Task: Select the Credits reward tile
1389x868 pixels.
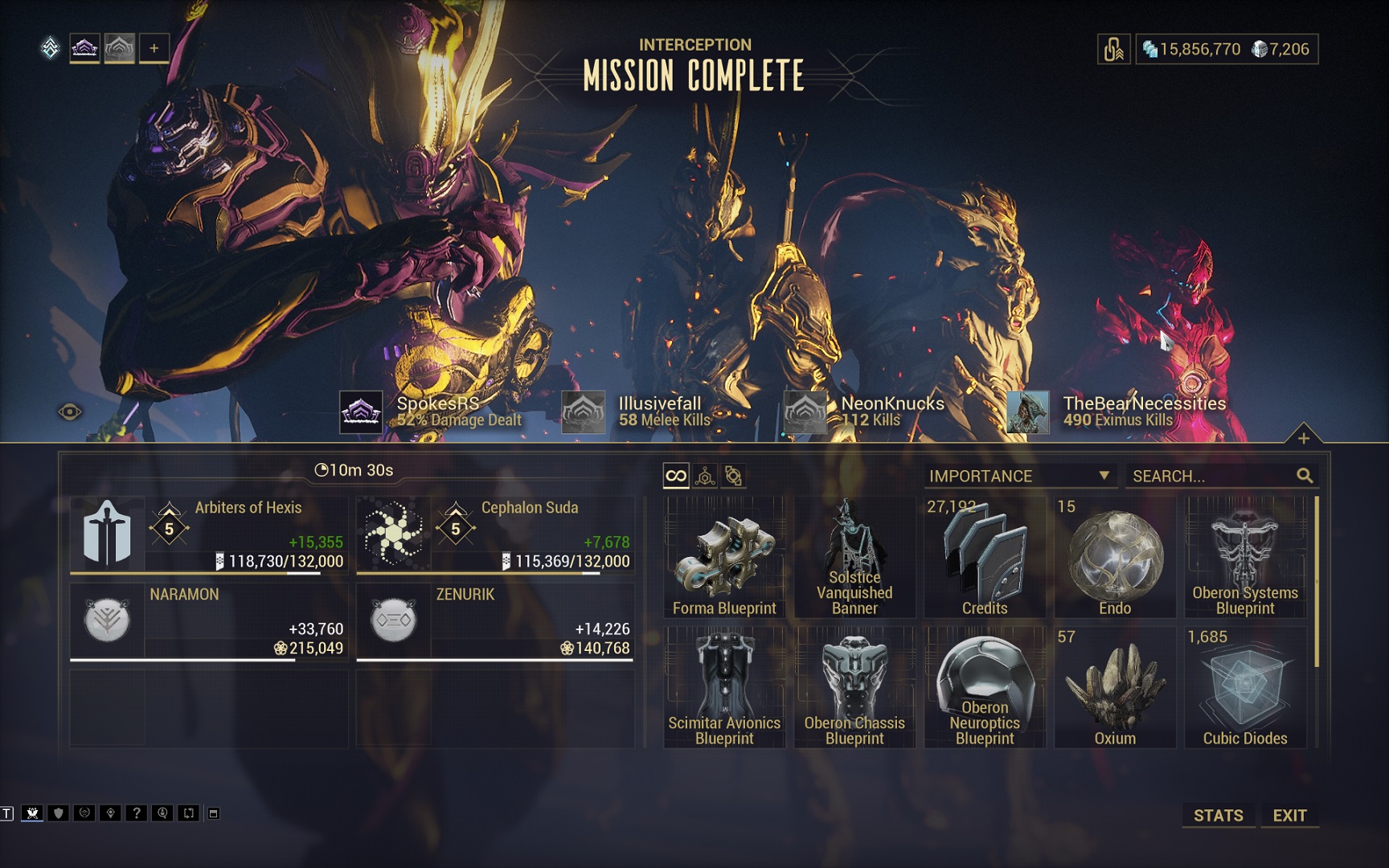Action: point(985,557)
